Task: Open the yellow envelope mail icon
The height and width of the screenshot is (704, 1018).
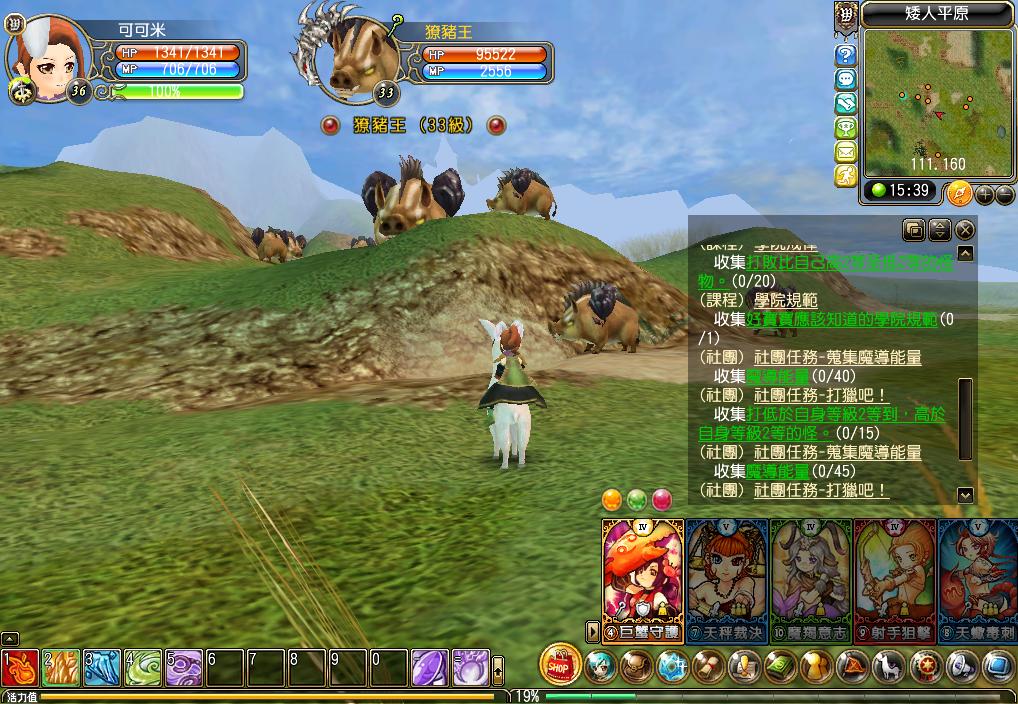Action: pyautogui.click(x=846, y=152)
